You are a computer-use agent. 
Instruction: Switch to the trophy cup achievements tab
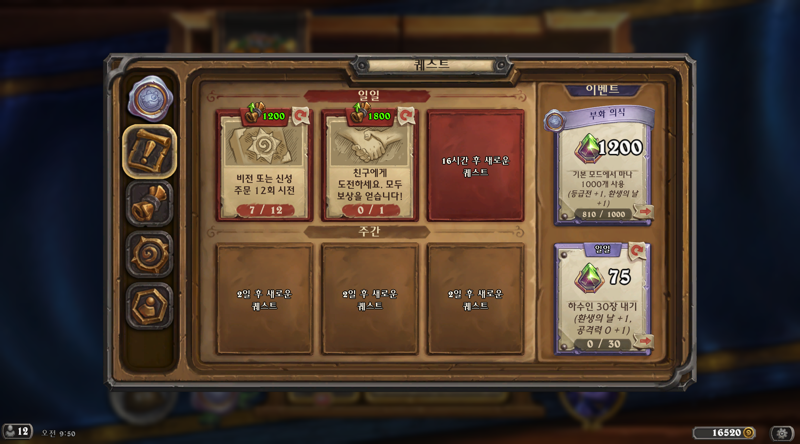click(x=149, y=204)
